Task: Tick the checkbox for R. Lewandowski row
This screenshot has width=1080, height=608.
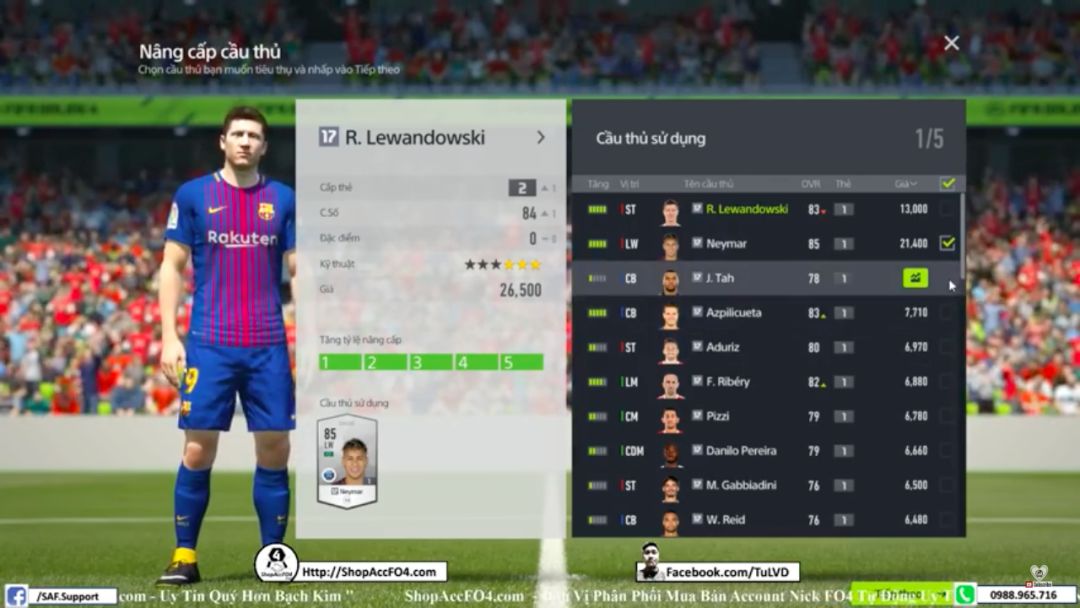Action: (x=947, y=209)
